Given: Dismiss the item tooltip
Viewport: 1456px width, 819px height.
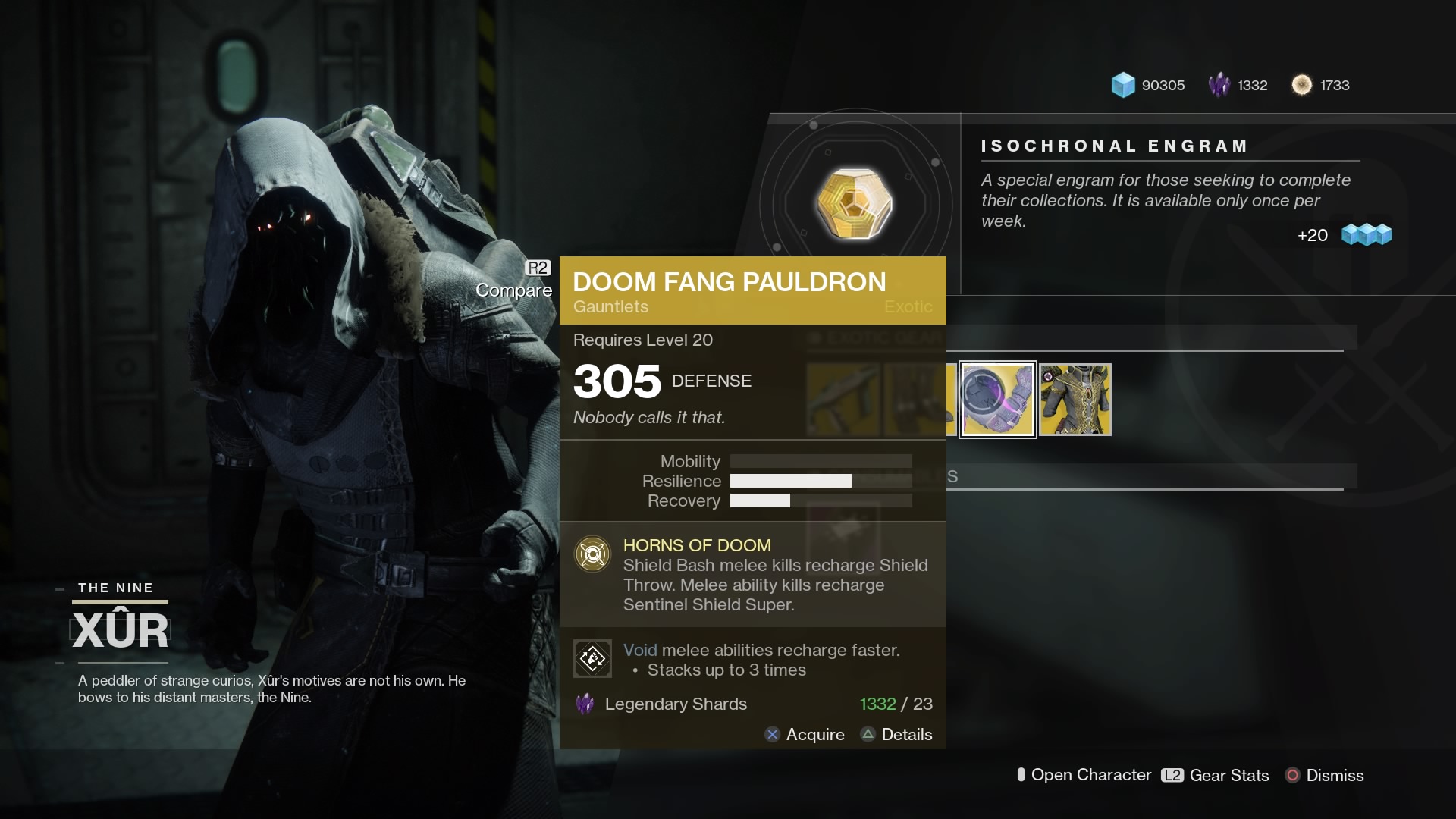Looking at the screenshot, I should point(1335,775).
